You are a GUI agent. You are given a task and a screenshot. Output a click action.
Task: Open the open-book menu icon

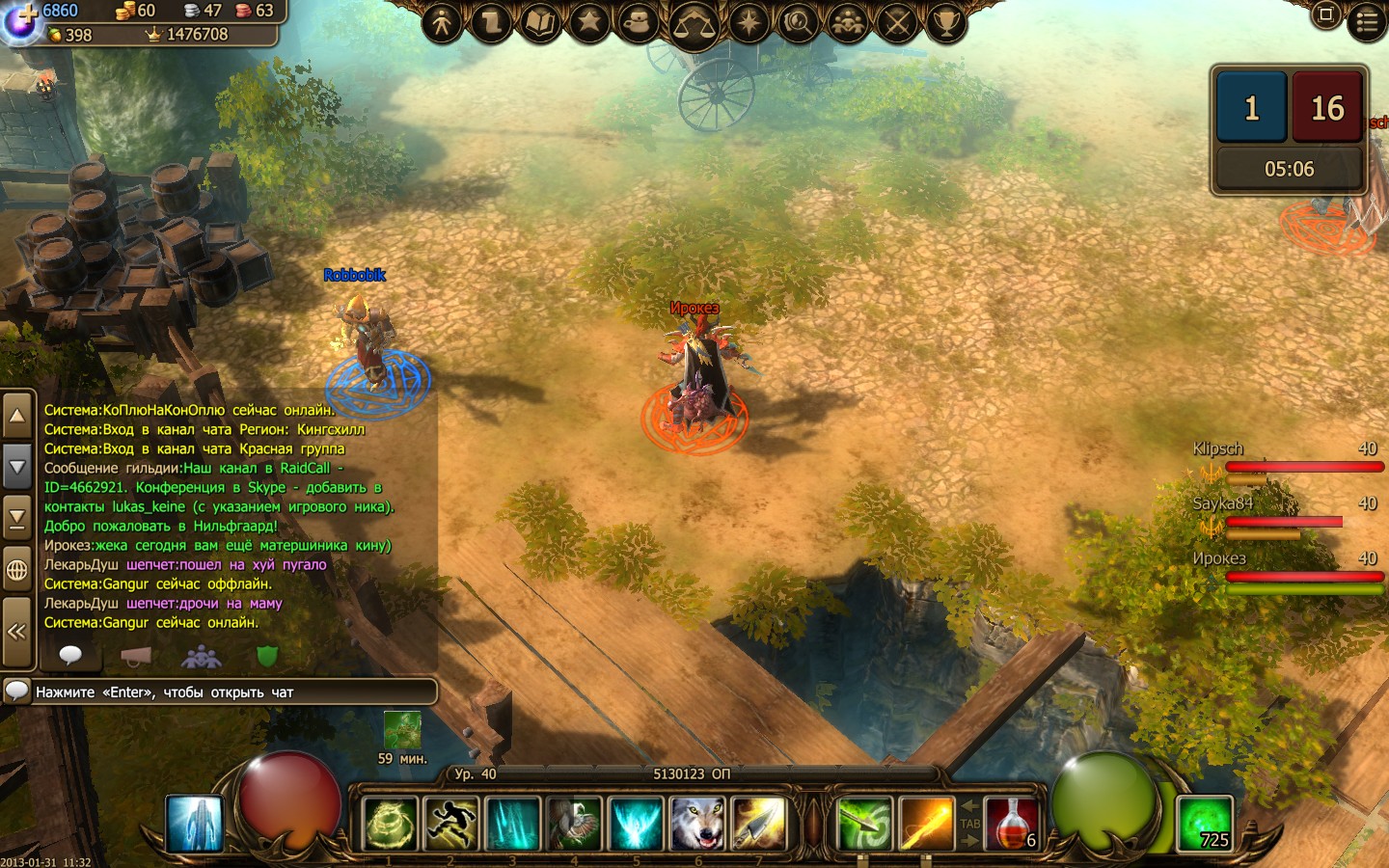(541, 21)
